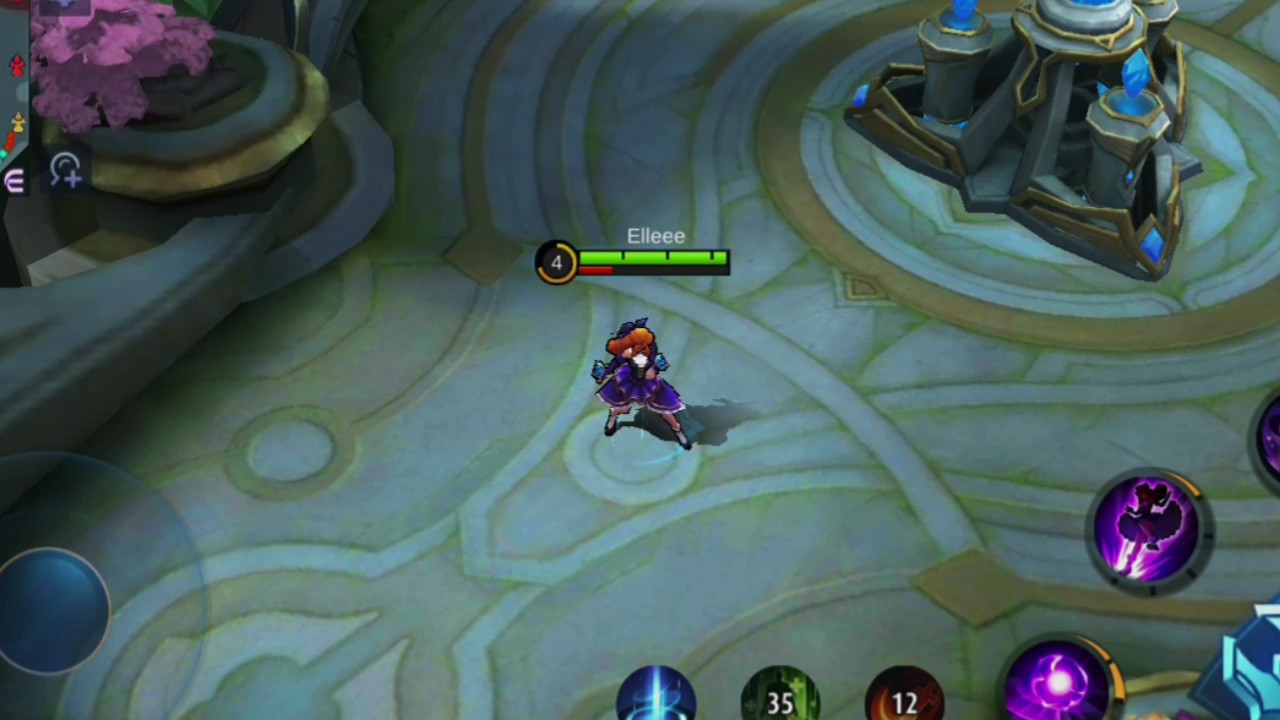
Task: Cast the purple energy orb skill
Action: pyautogui.click(x=1060, y=684)
